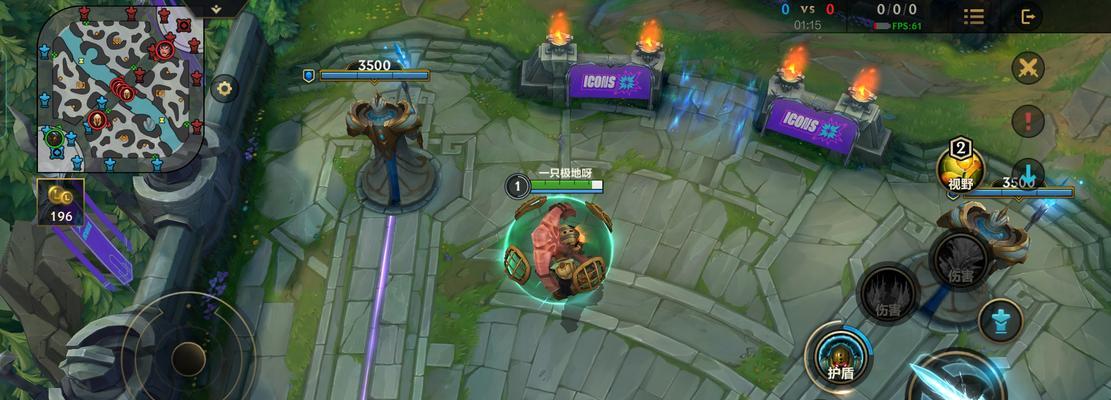
Task: Send the red exclamation danger ping
Action: (1027, 122)
